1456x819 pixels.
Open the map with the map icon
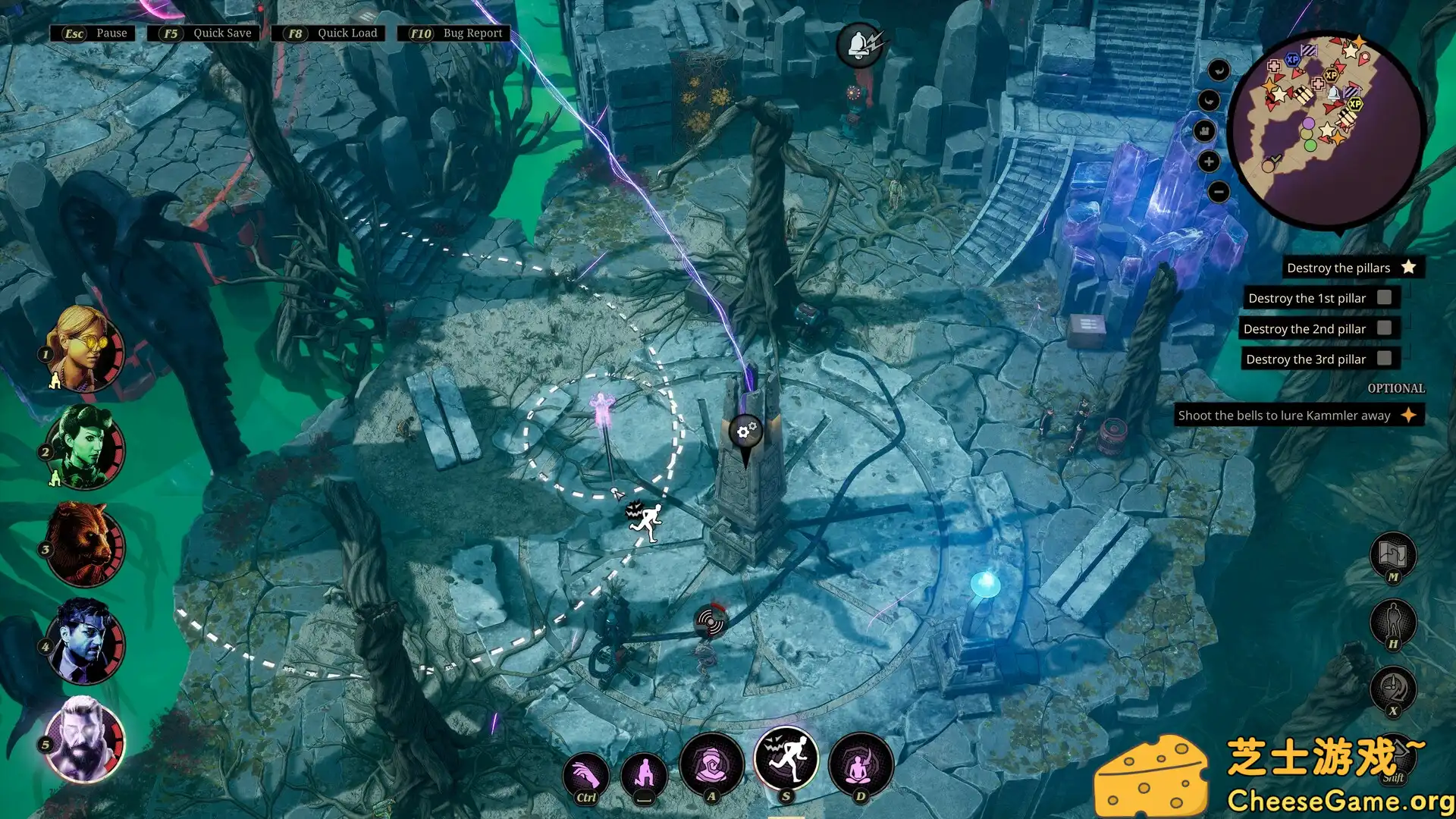(1393, 554)
